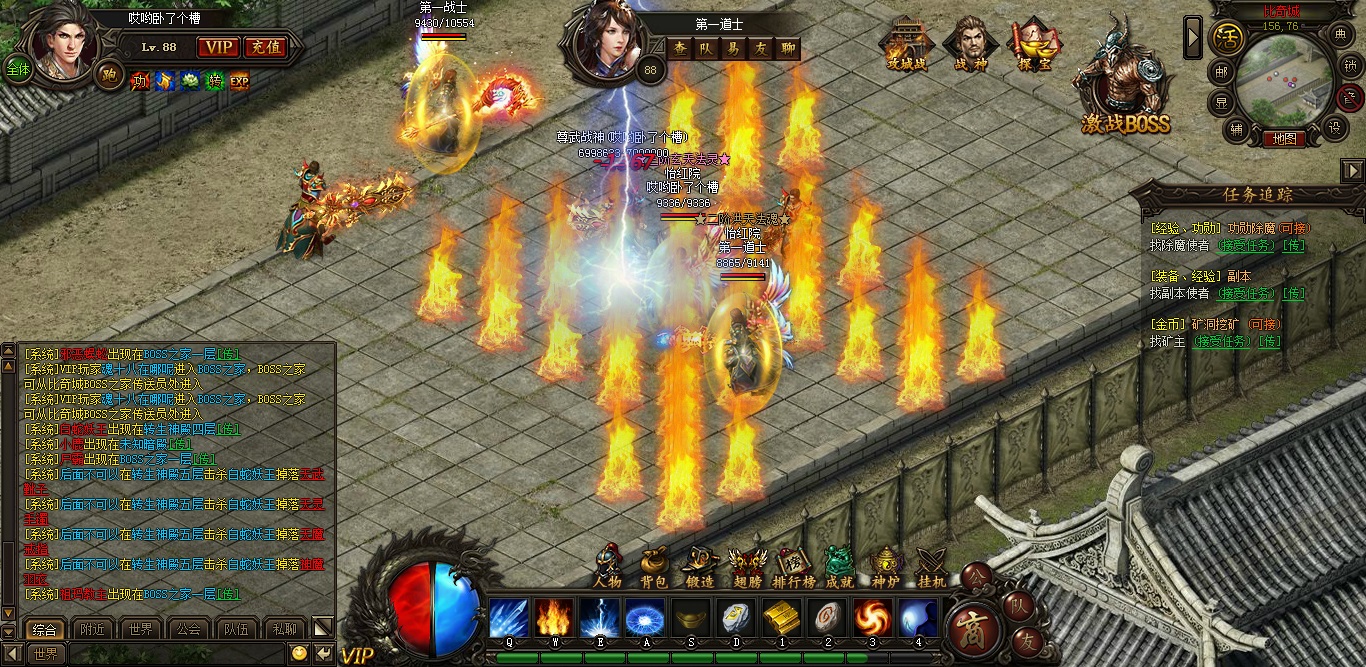The height and width of the screenshot is (667, 1366).
Task: Show the 排行榜 ranking board
Action: (794, 569)
